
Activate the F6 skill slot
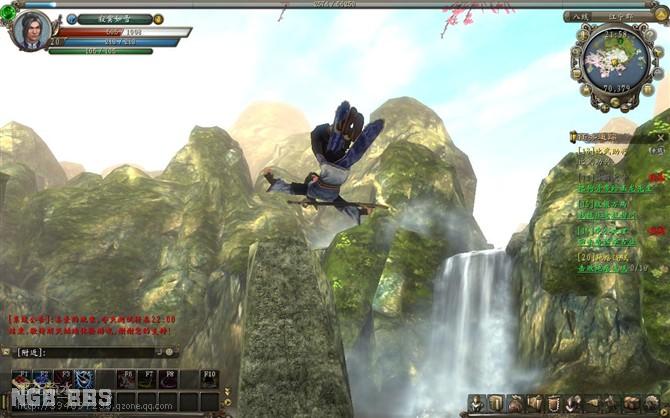tap(127, 379)
